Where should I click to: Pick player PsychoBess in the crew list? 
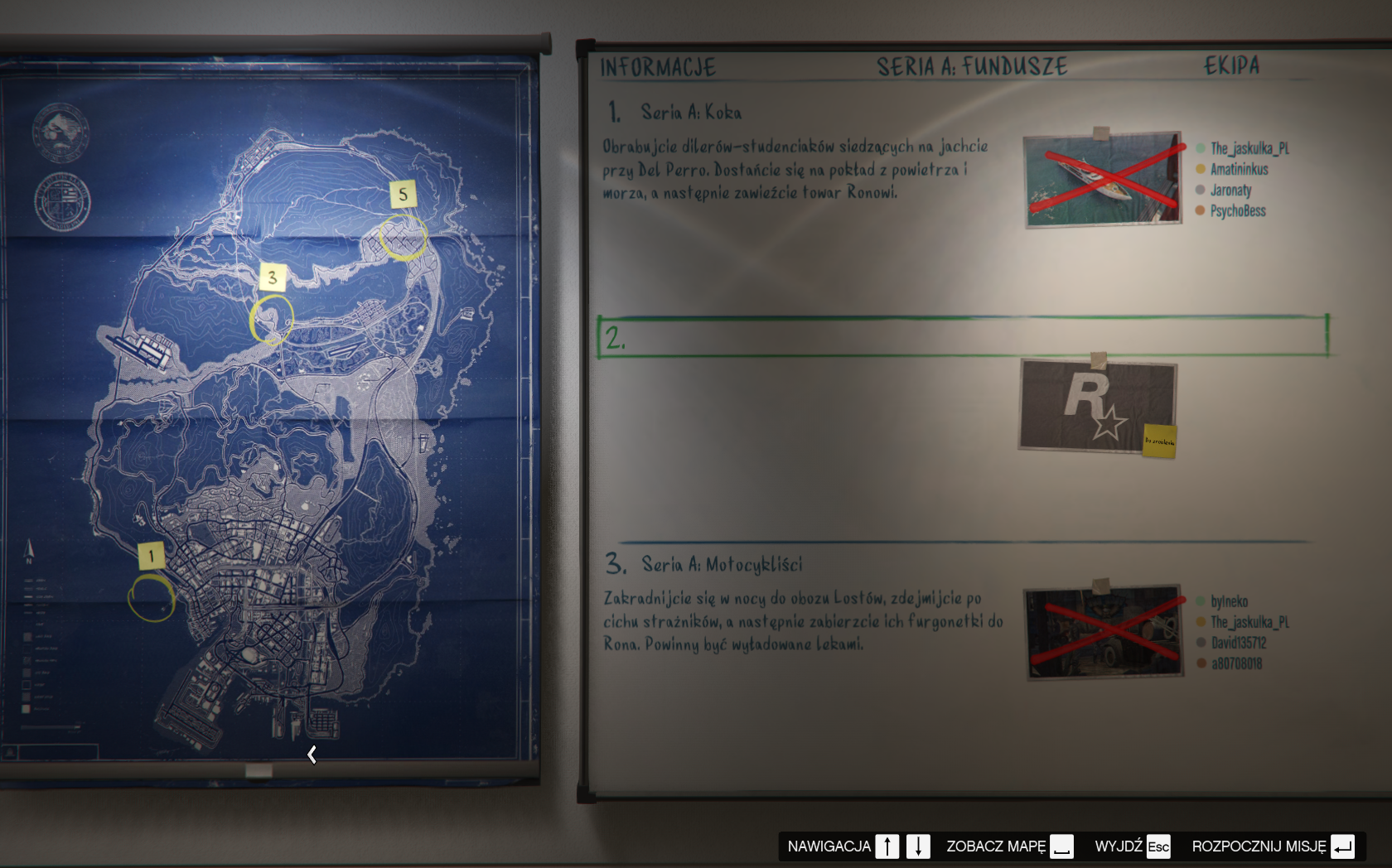(1237, 211)
